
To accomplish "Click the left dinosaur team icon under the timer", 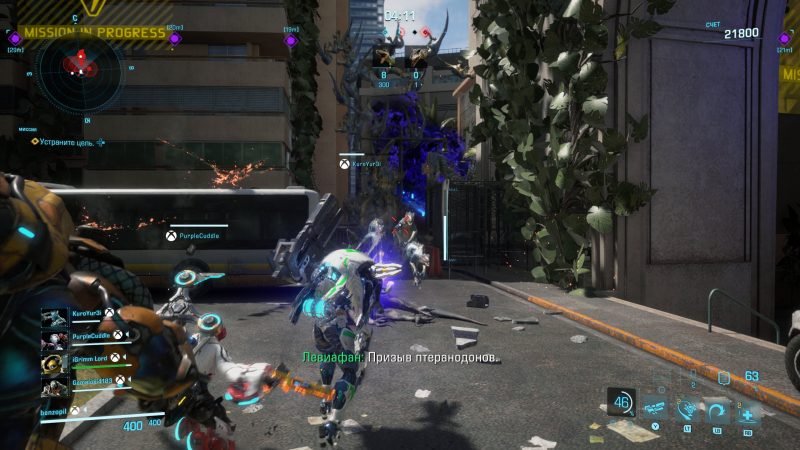I will click(x=385, y=57).
